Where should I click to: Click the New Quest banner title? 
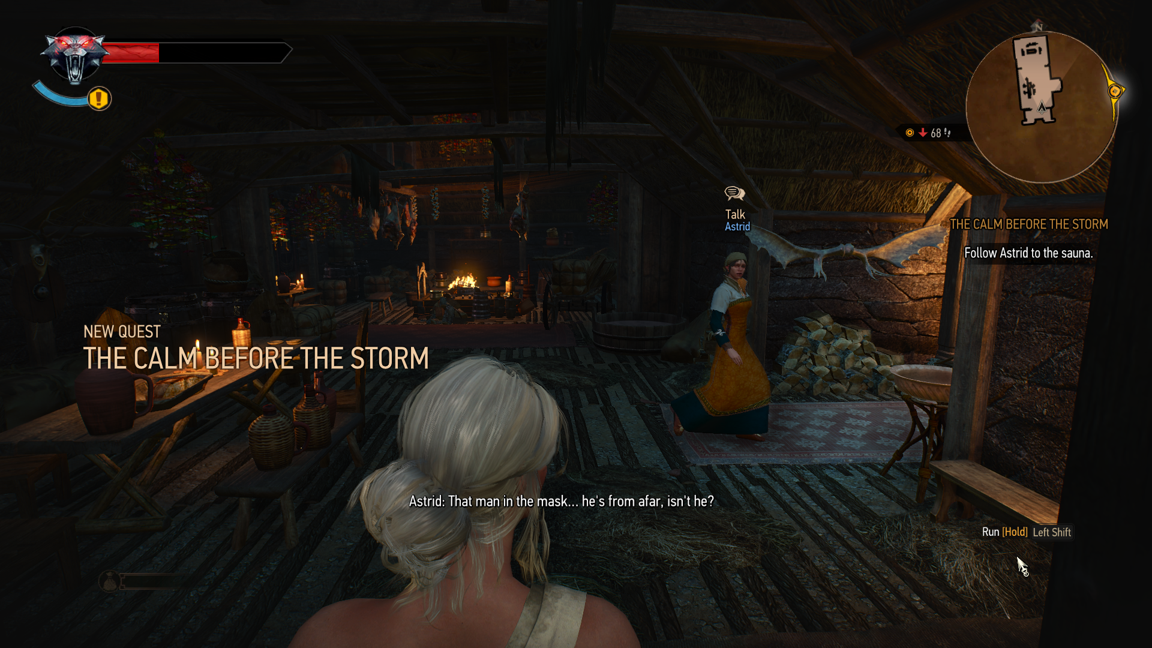256,358
